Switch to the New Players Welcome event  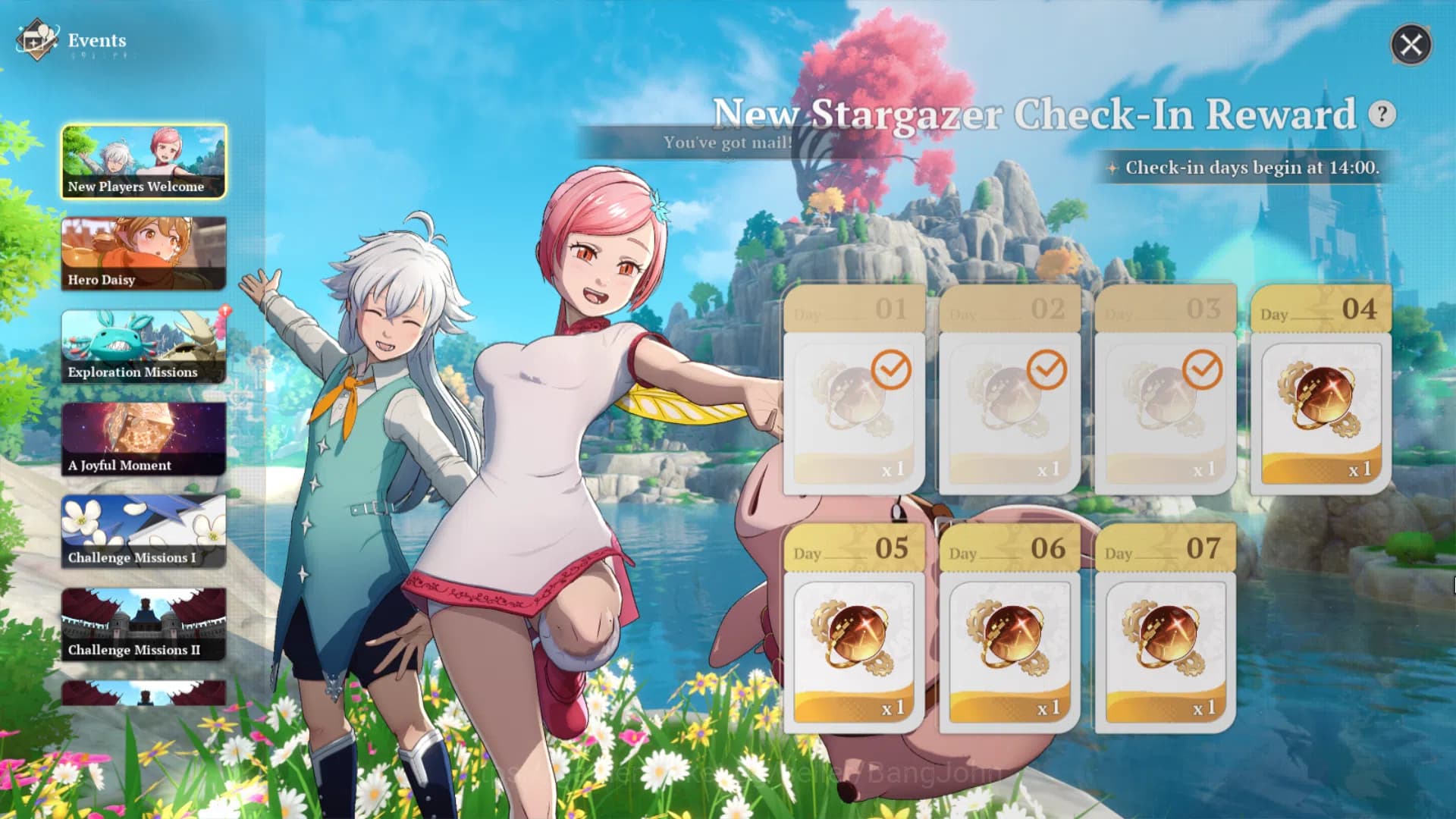coord(143,162)
